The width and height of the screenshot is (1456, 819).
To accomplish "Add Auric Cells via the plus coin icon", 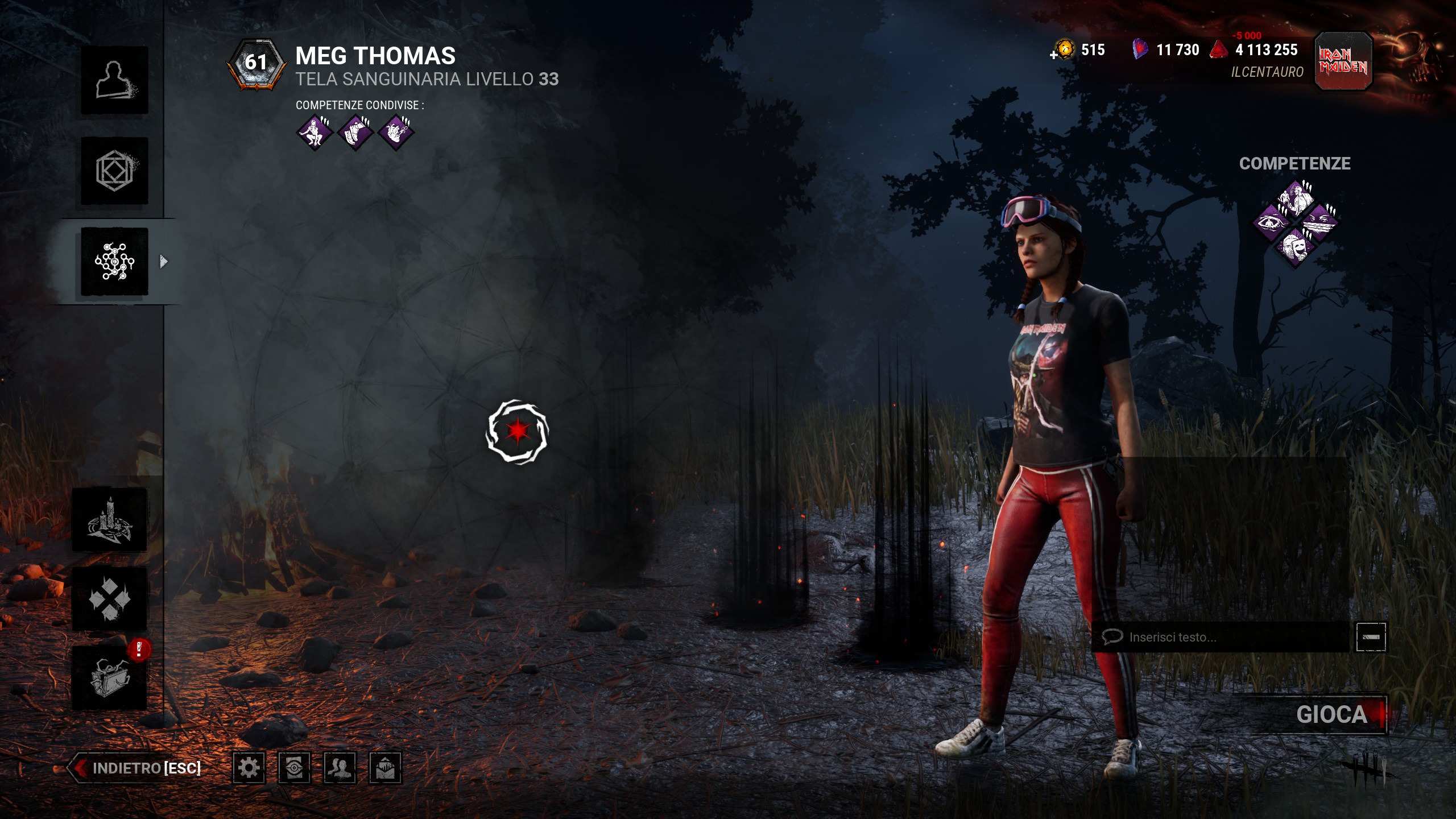I will point(1062,50).
